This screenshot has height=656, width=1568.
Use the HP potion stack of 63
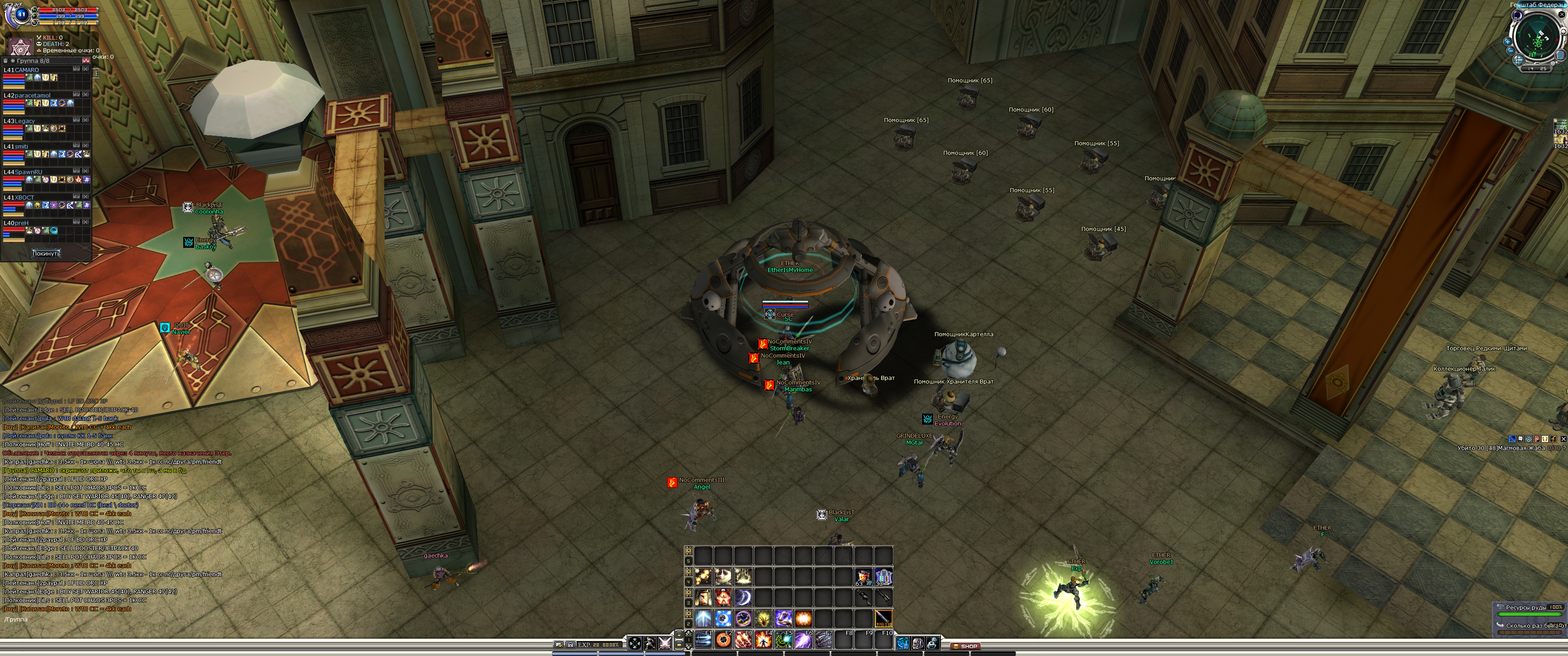tap(863, 576)
